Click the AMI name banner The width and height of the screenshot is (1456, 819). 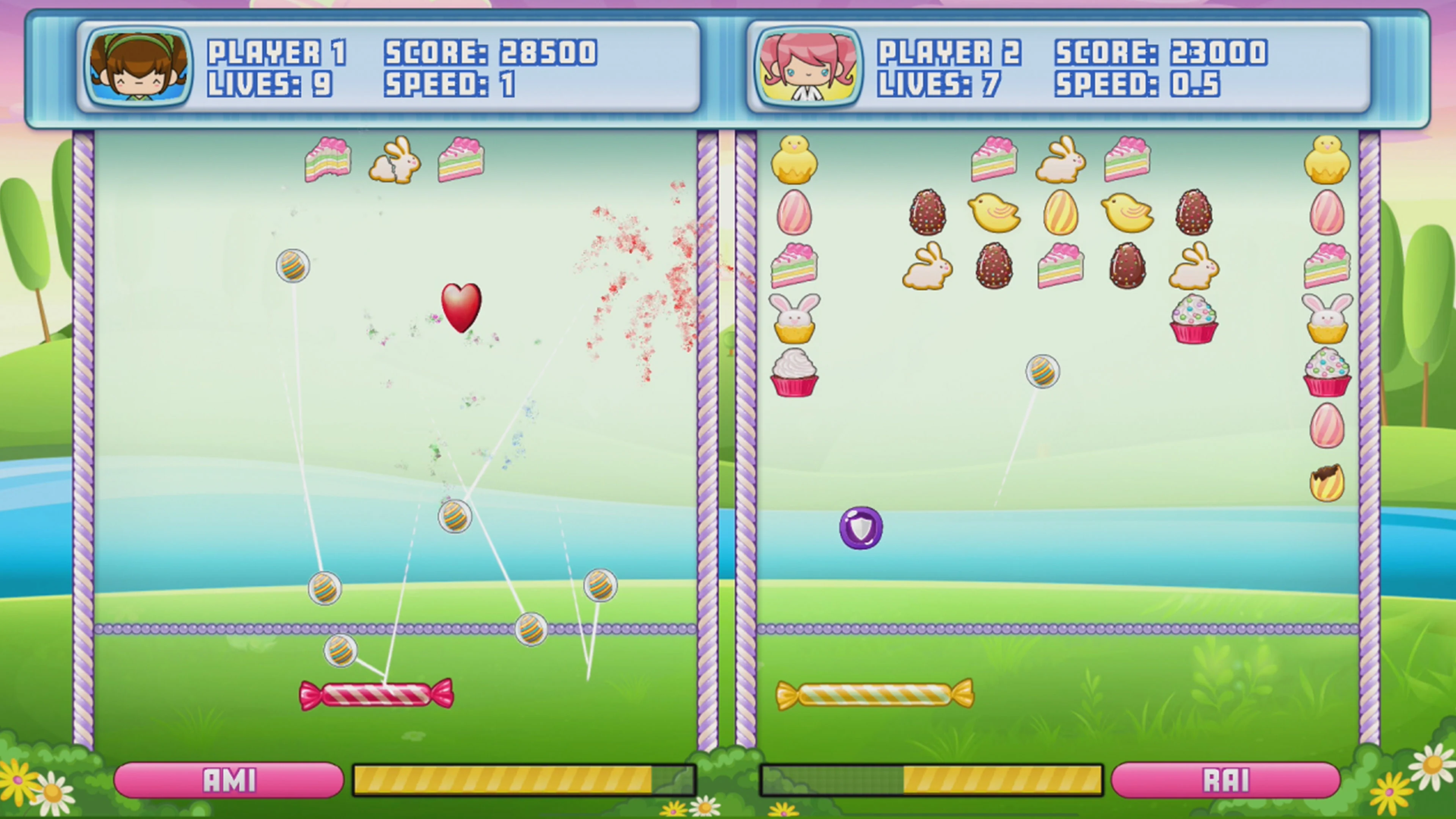[228, 781]
